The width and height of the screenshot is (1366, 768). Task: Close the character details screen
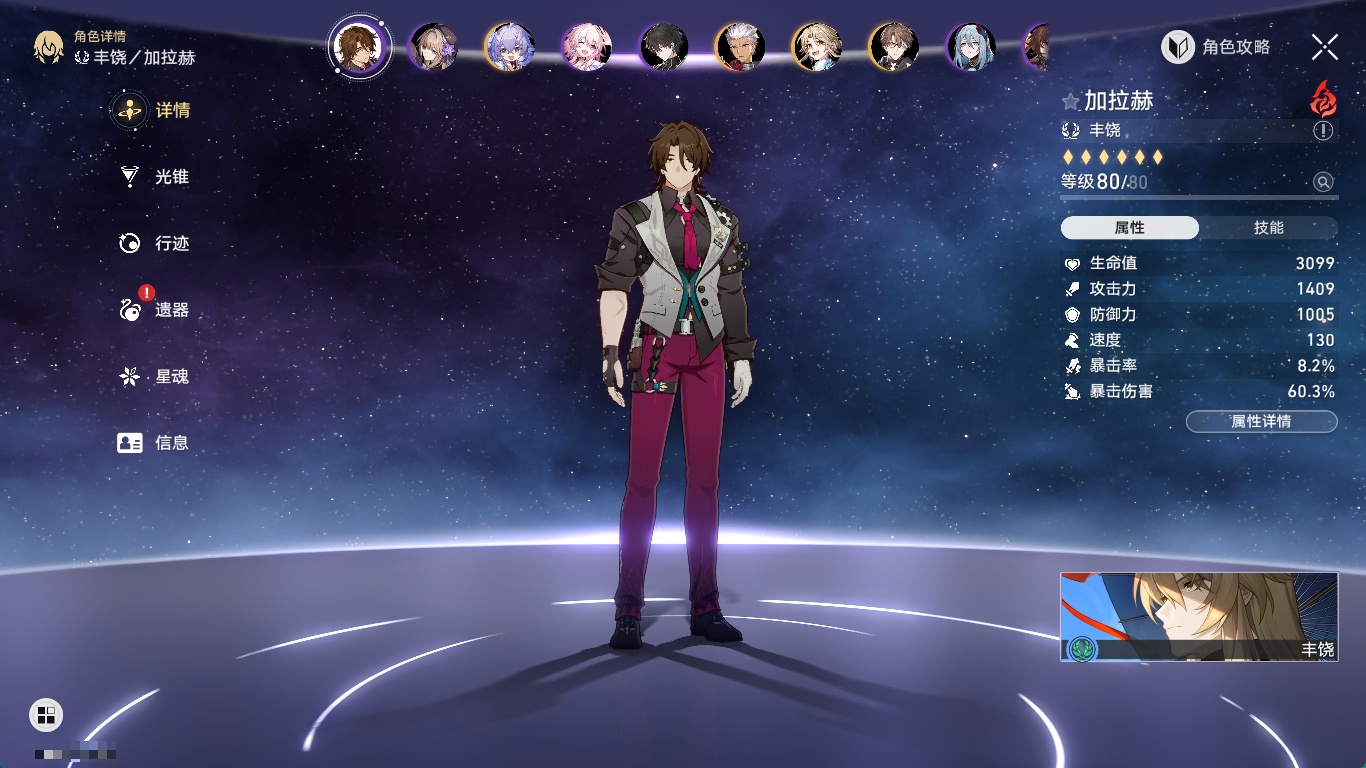1325,47
